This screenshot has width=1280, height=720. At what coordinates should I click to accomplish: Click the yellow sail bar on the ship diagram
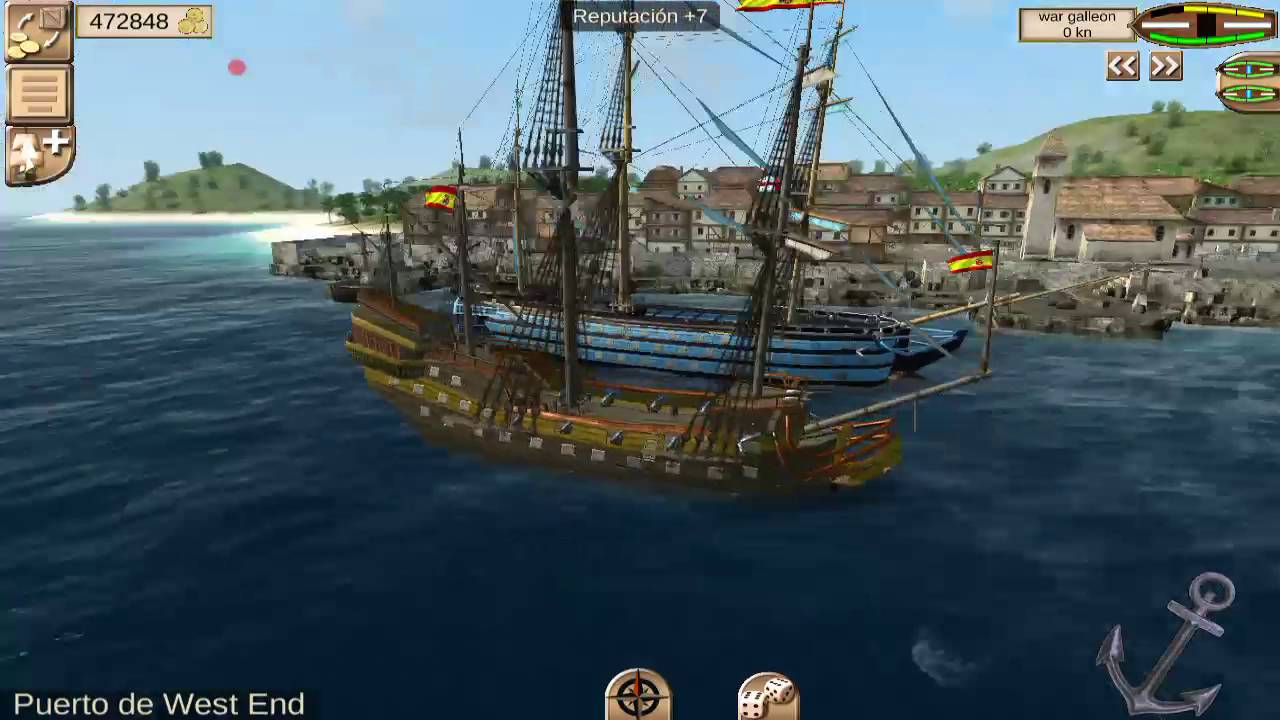point(1222,10)
